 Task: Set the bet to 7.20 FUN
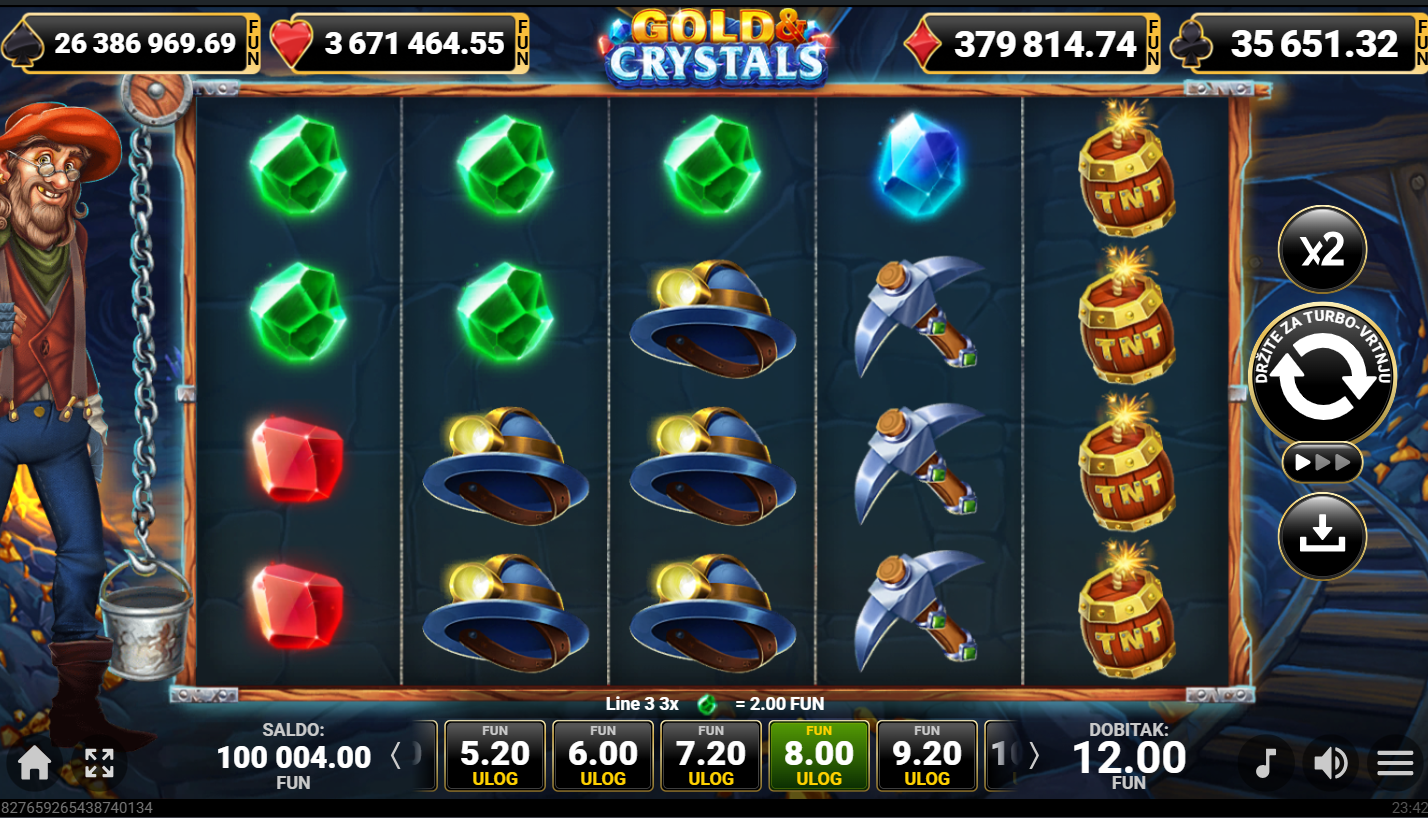[x=711, y=756]
